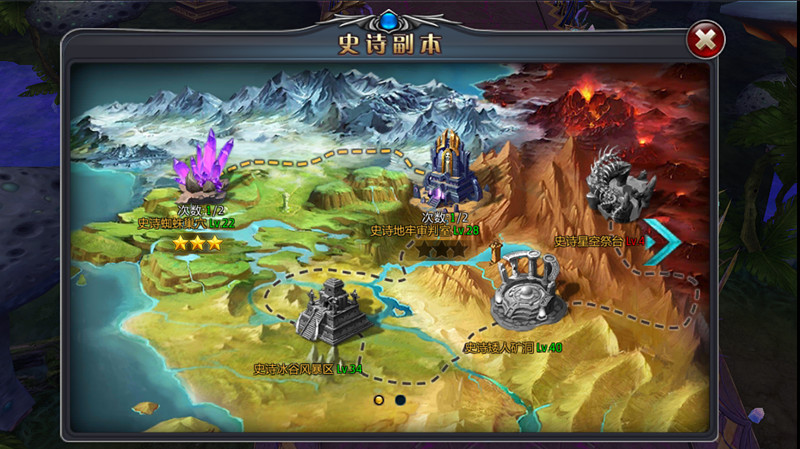800x449 pixels.
Task: Select the first yellow page indicator dot
Action: coord(379,400)
